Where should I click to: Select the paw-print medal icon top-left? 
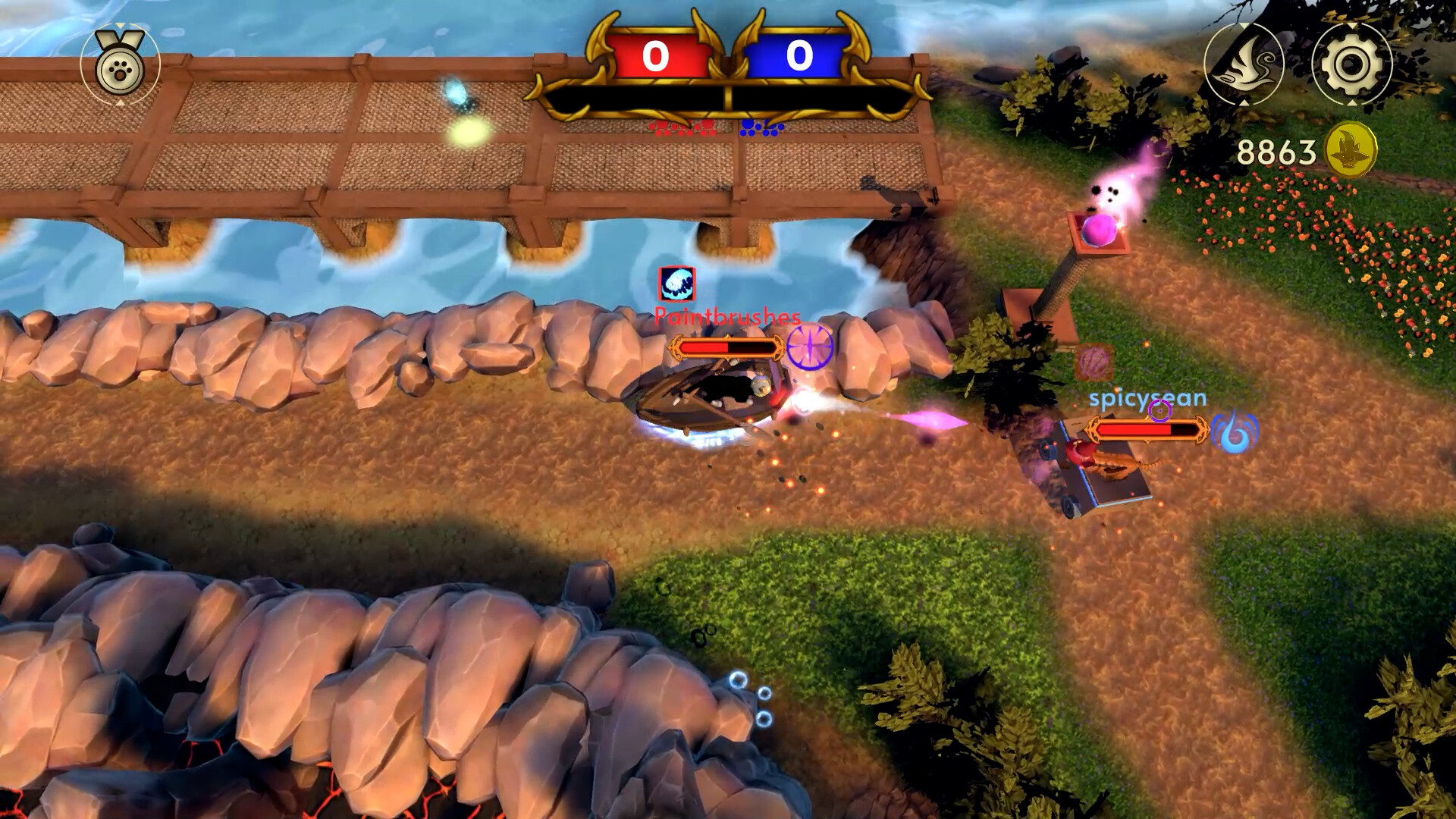[118, 70]
